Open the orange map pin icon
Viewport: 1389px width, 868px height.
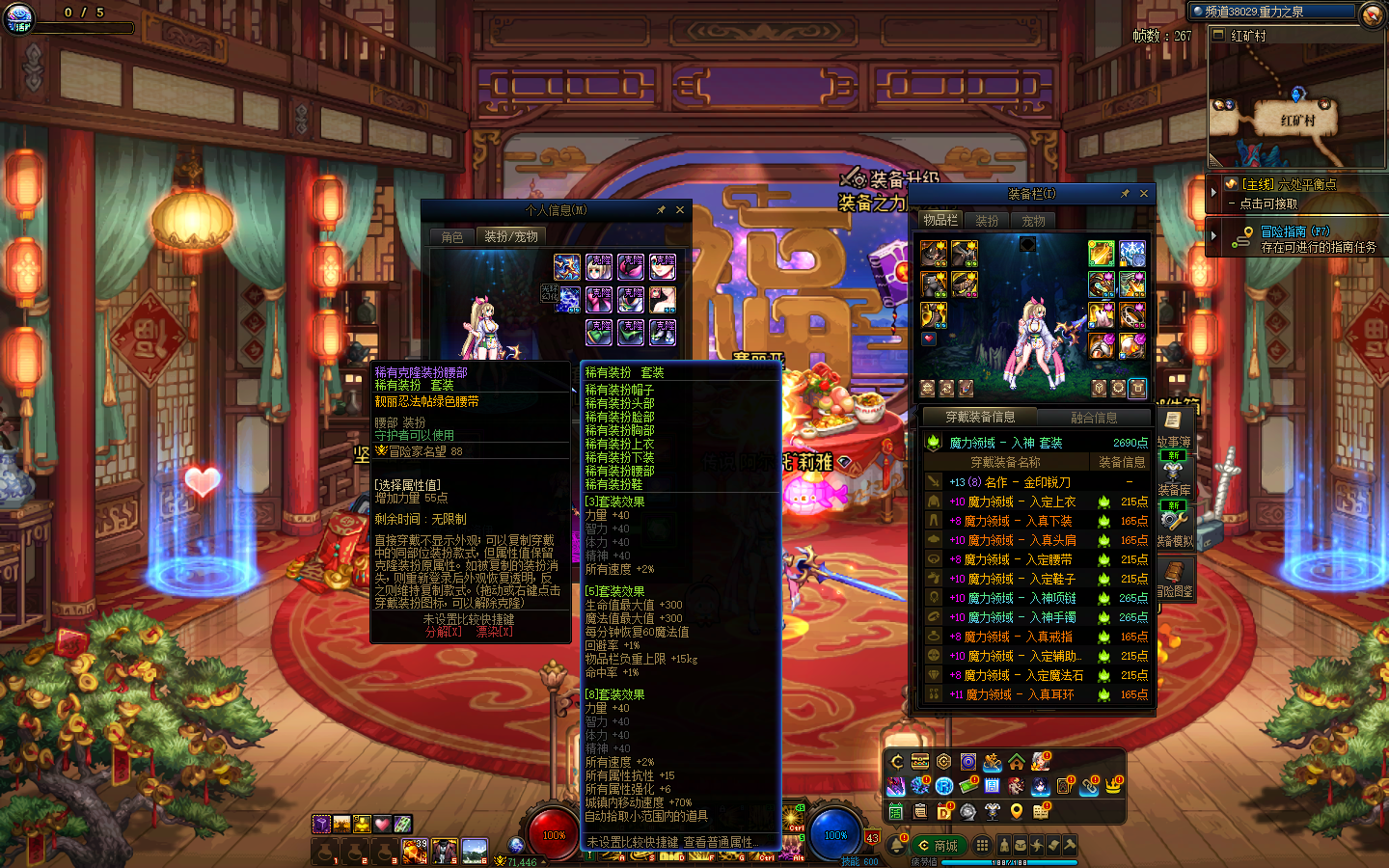(1017, 811)
